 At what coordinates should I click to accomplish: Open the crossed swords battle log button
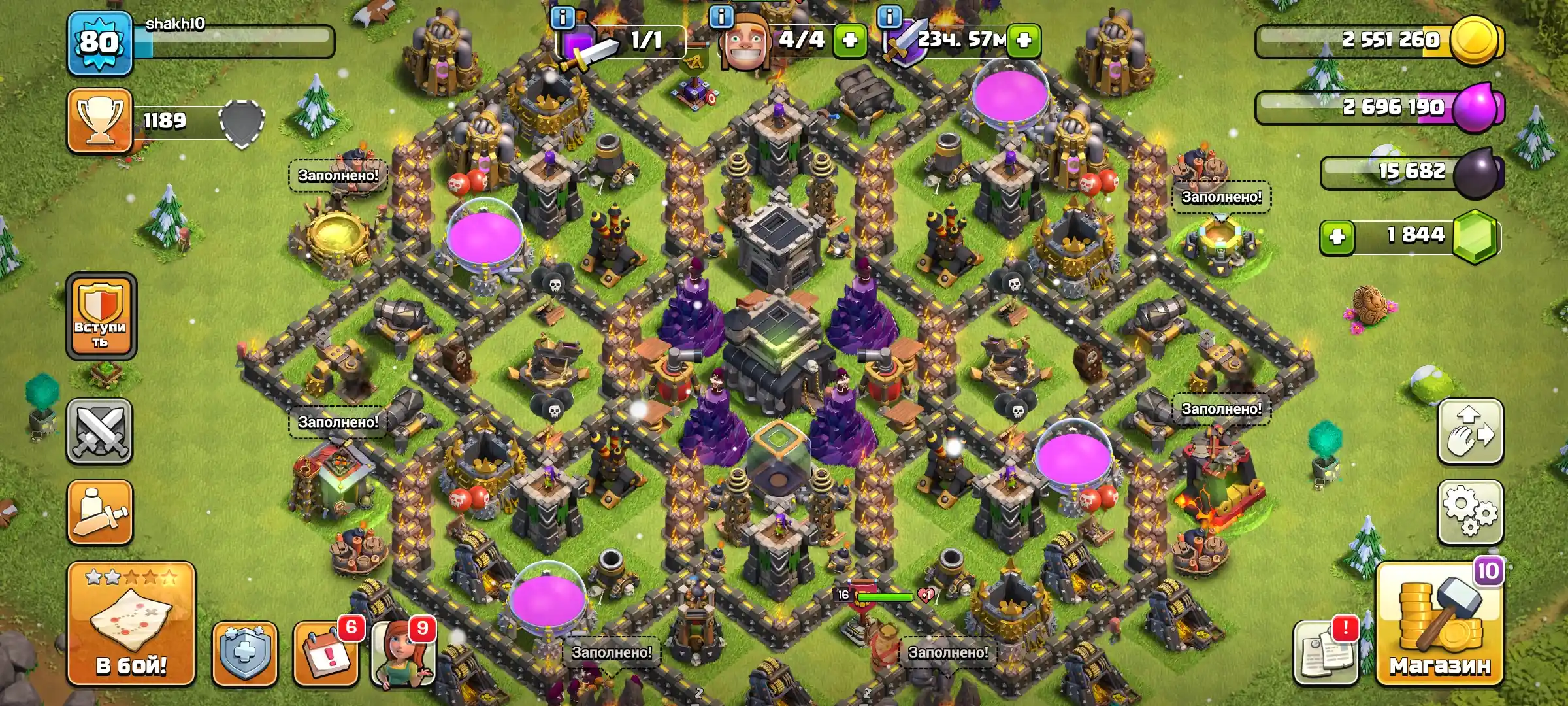pos(100,431)
